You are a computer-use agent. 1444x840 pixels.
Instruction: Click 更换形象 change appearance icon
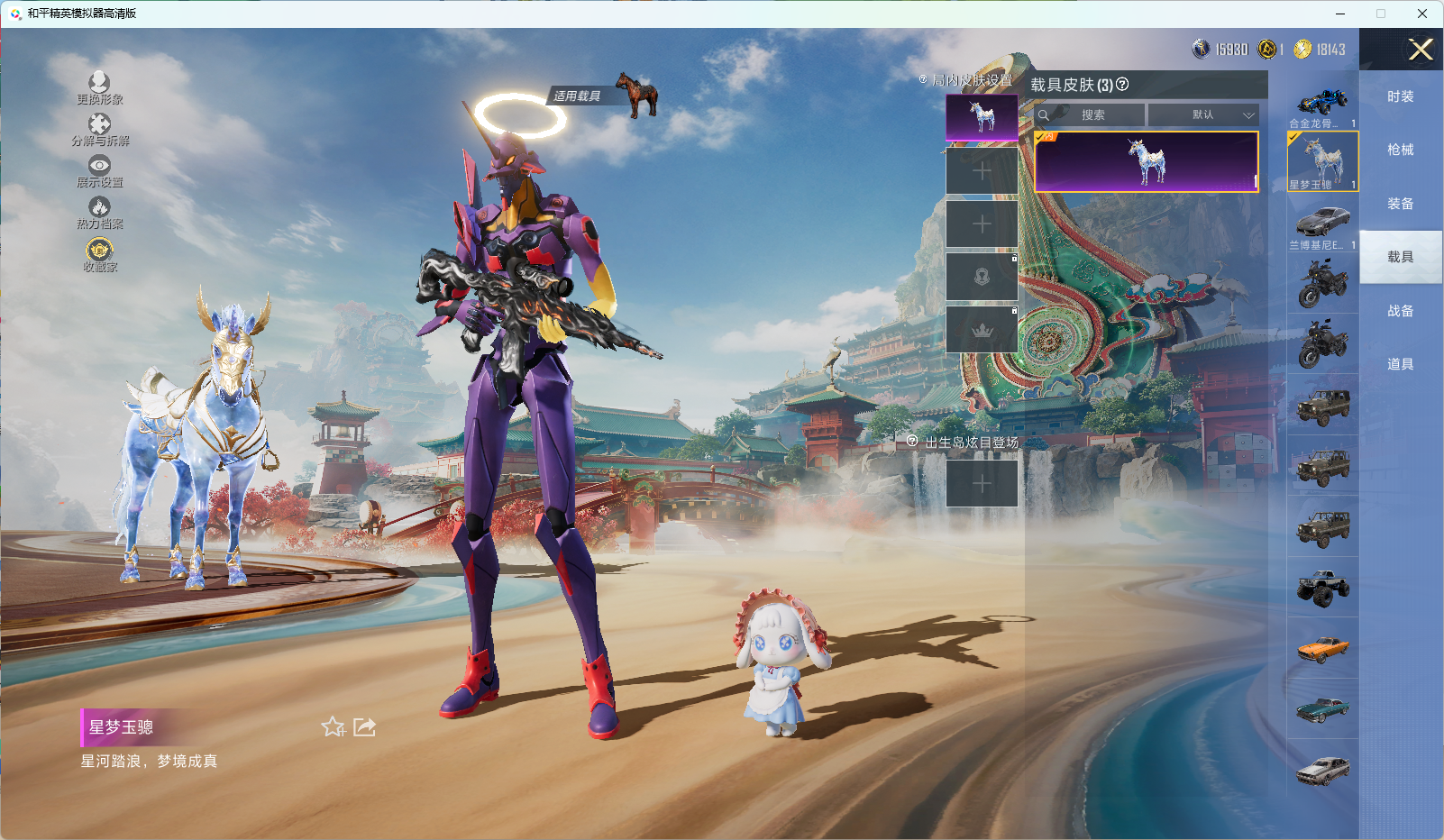99,87
